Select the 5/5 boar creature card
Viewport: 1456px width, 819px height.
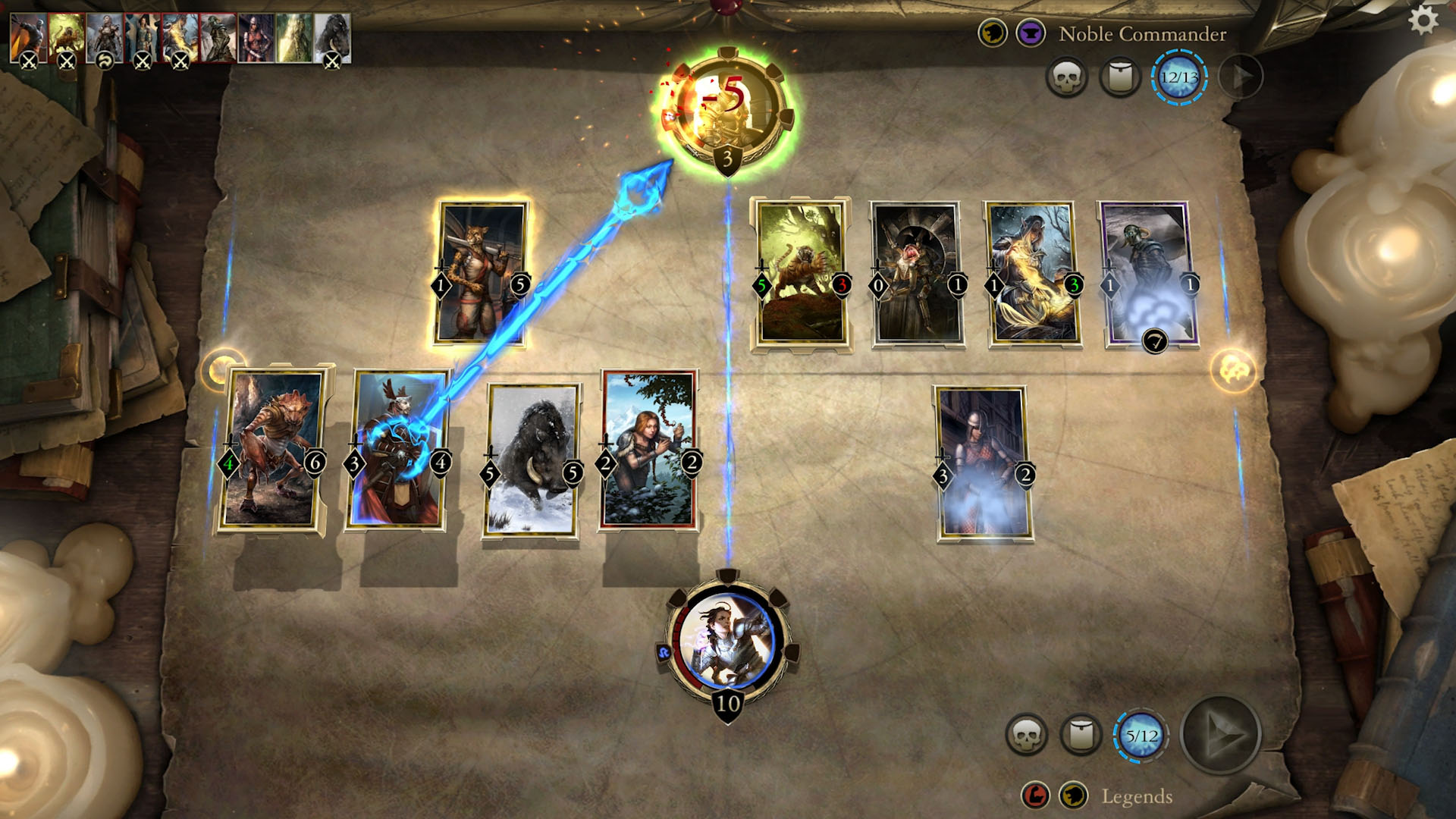[x=532, y=460]
